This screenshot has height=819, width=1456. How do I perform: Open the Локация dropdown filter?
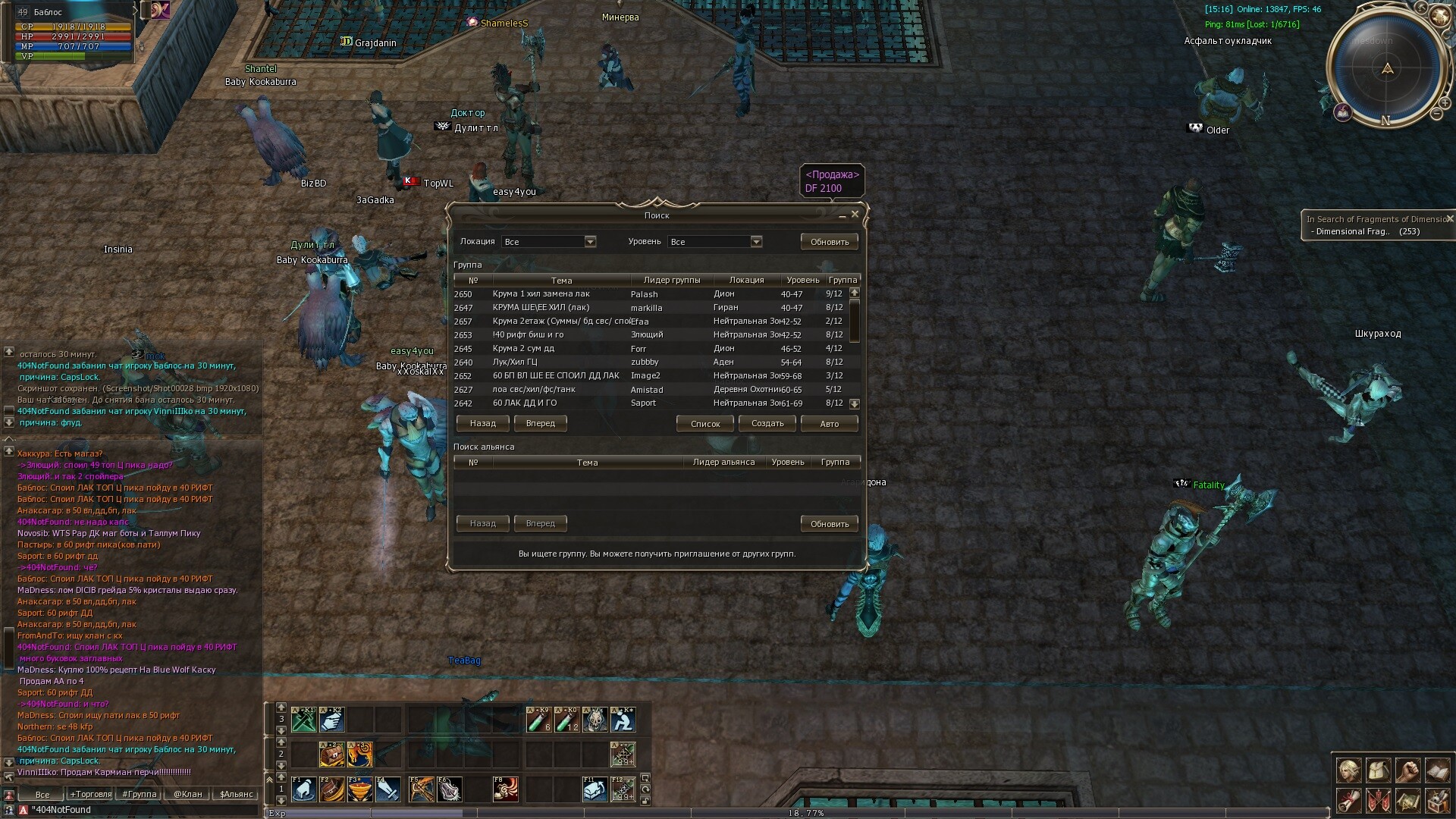pos(590,242)
